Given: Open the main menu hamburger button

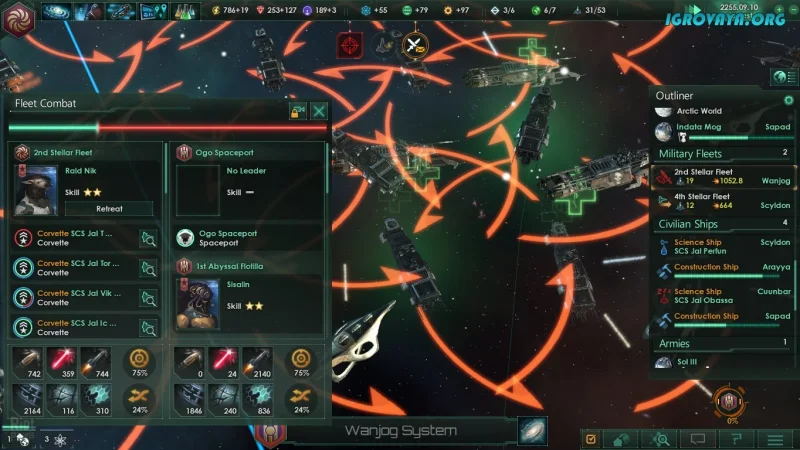Looking at the screenshot, I should (x=775, y=438).
